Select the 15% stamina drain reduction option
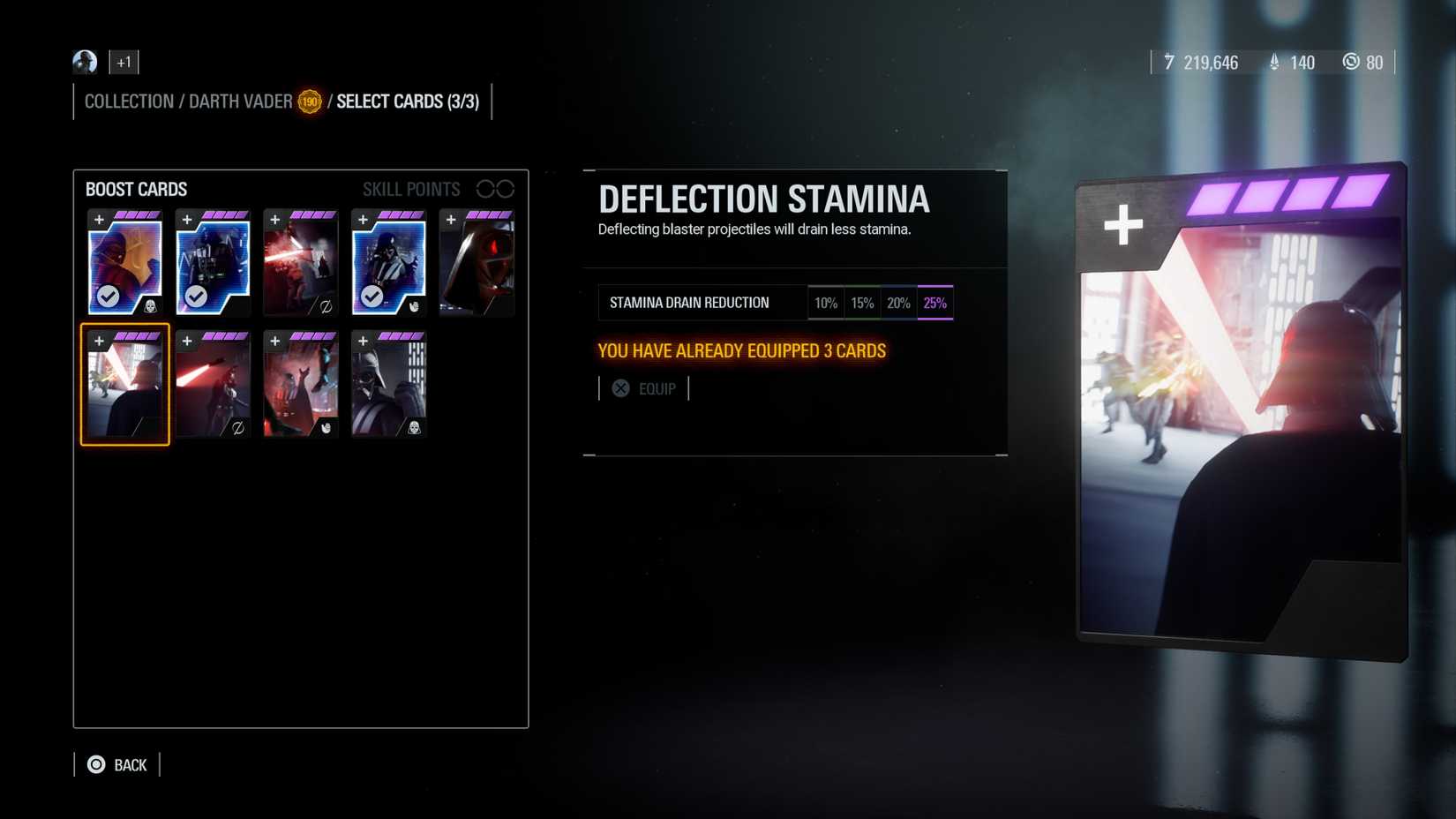The image size is (1456, 819). [862, 303]
